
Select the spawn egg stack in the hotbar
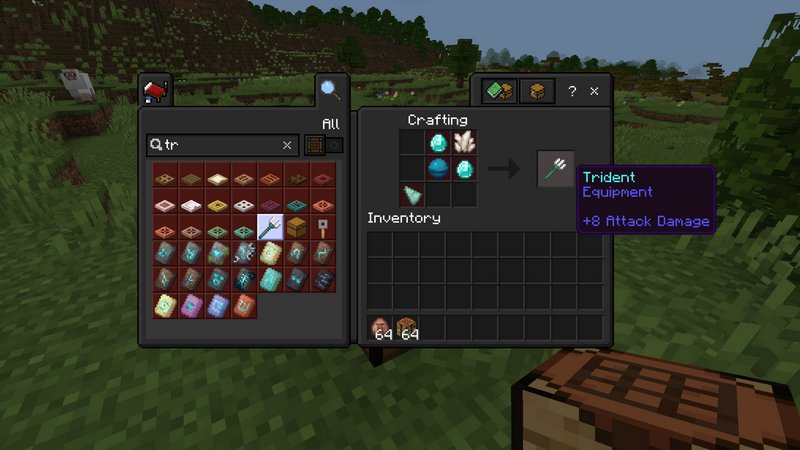(x=381, y=327)
